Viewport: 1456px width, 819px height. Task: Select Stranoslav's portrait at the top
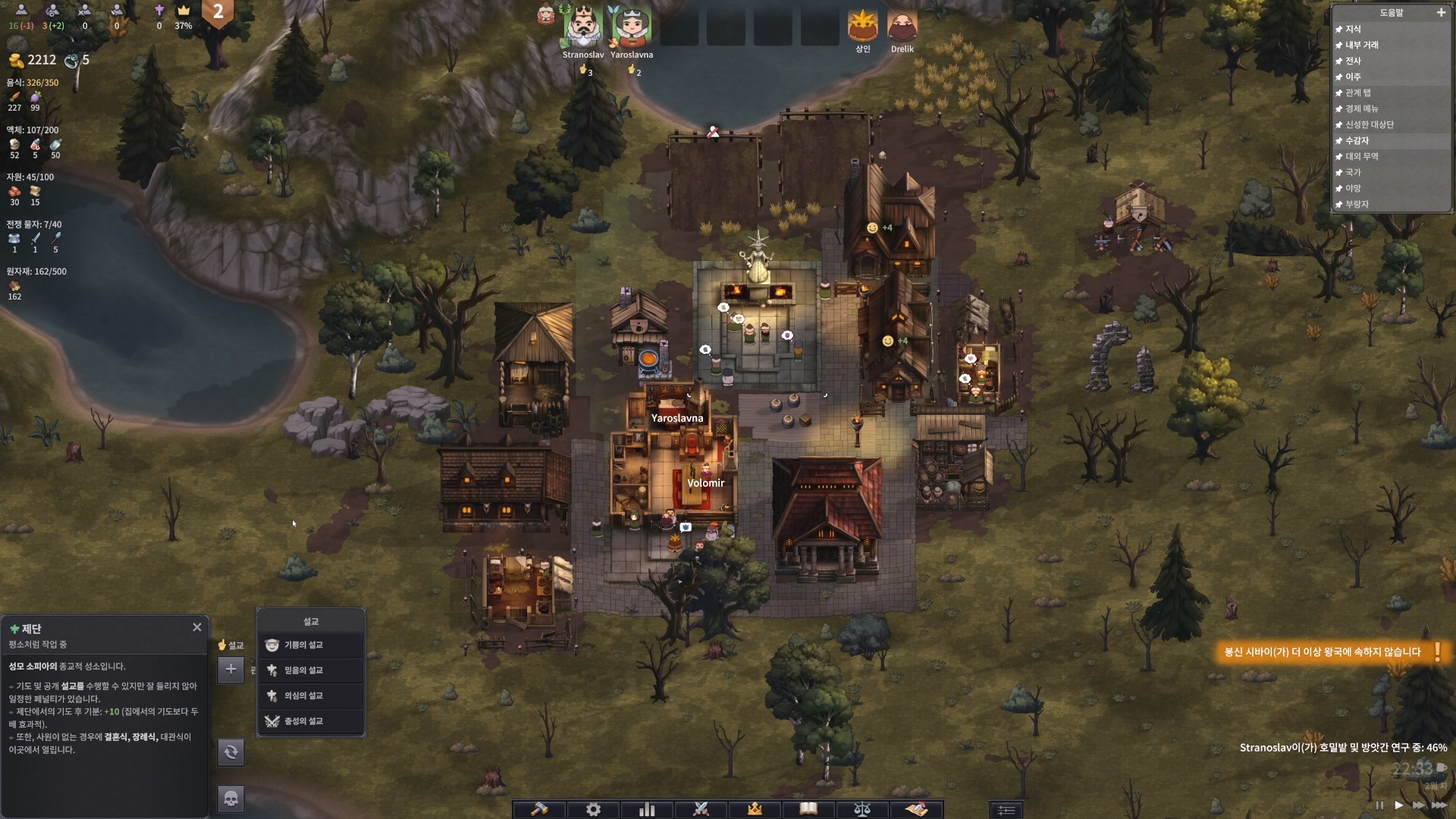pos(582,27)
